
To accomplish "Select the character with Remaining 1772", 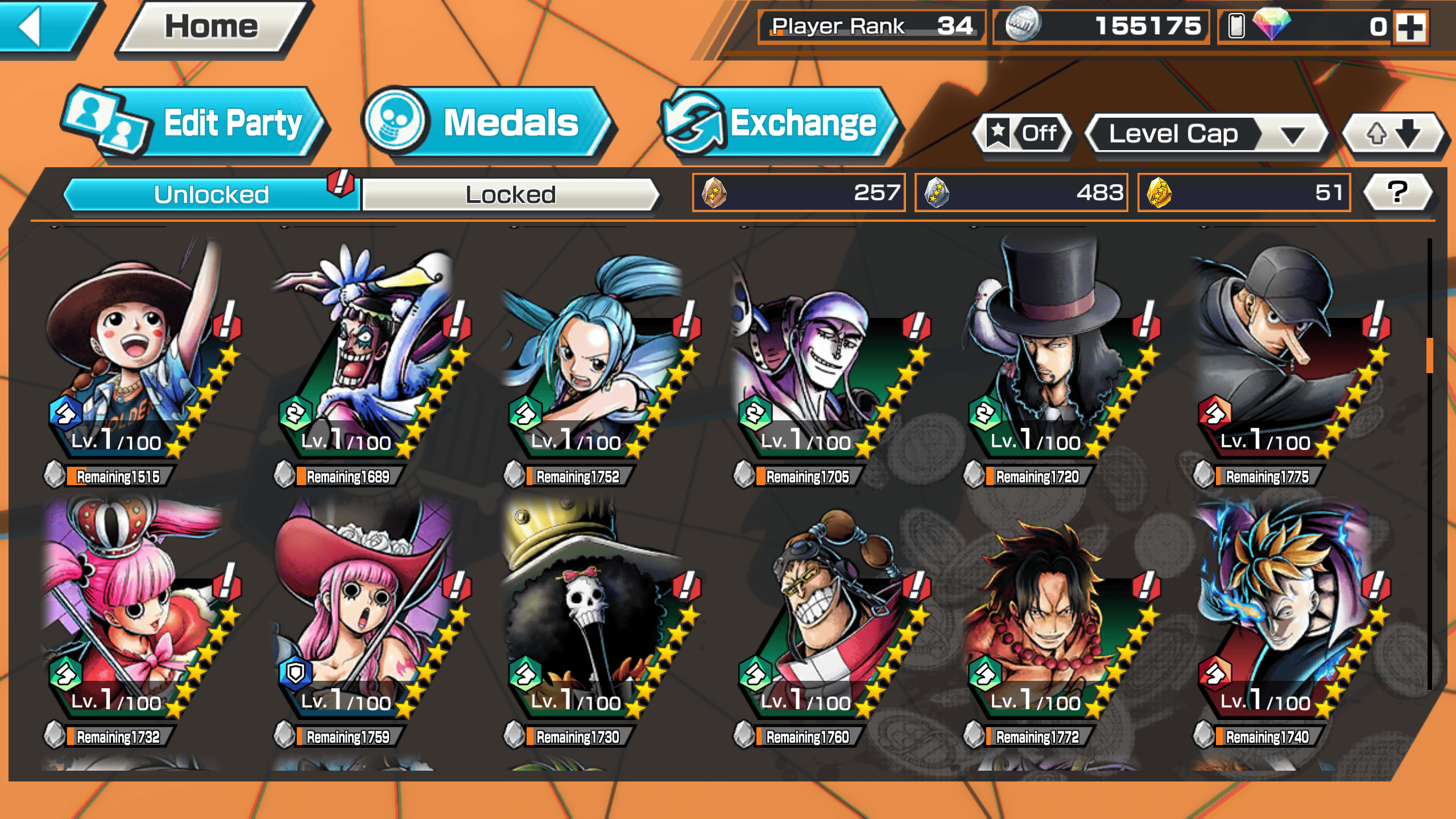I will pos(1055,617).
